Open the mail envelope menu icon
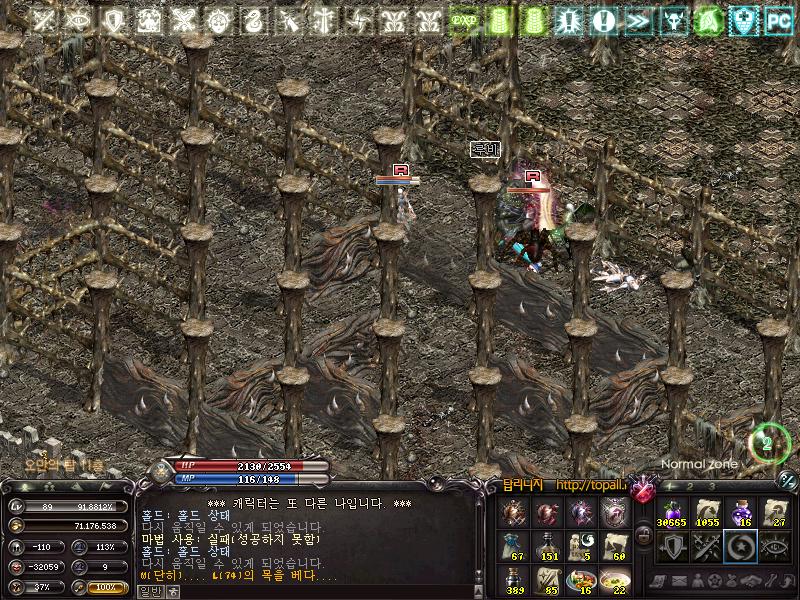Screen dimensions: 800x600 (x=677, y=581)
